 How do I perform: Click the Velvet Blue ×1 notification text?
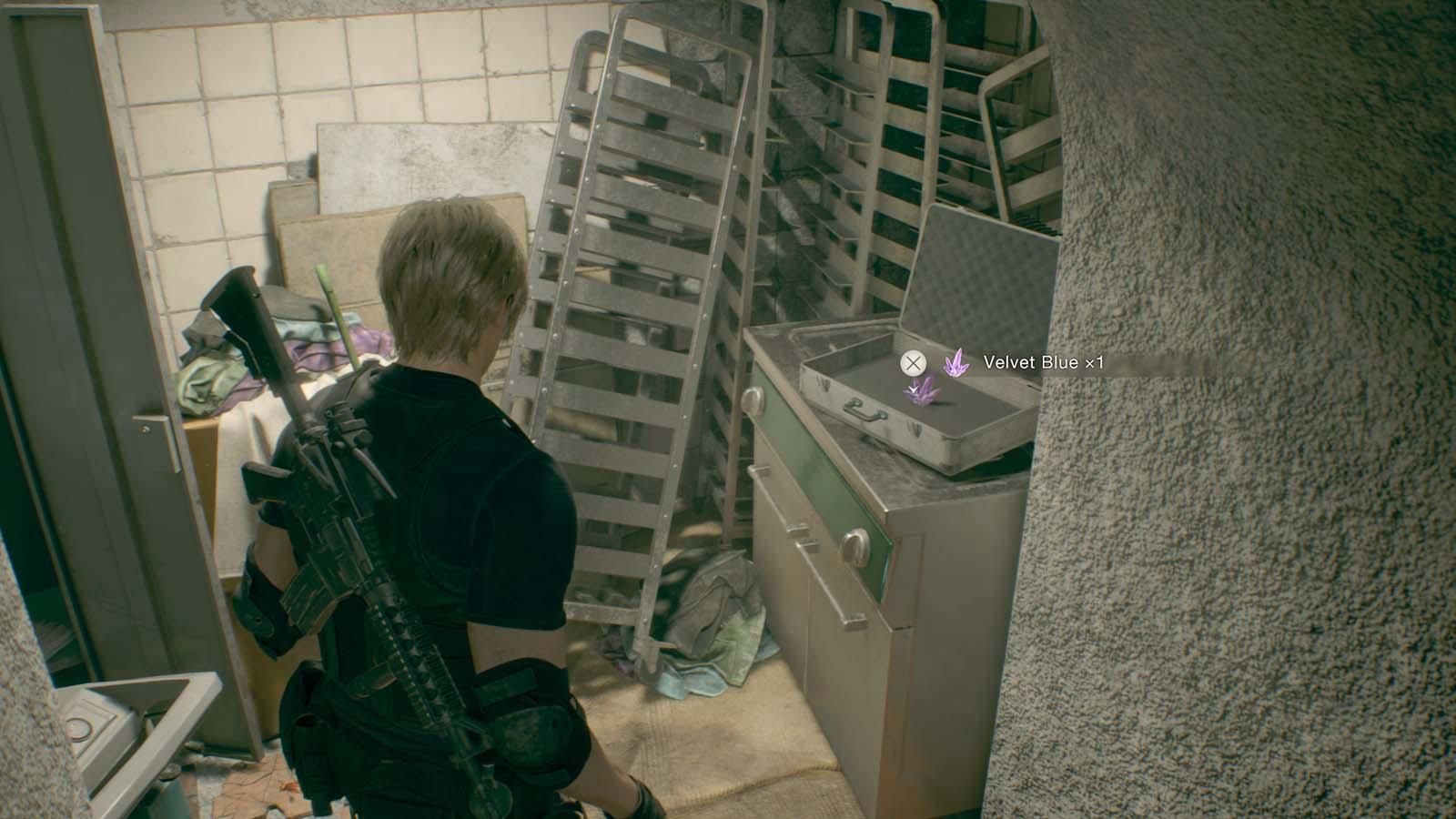[x=1045, y=362]
